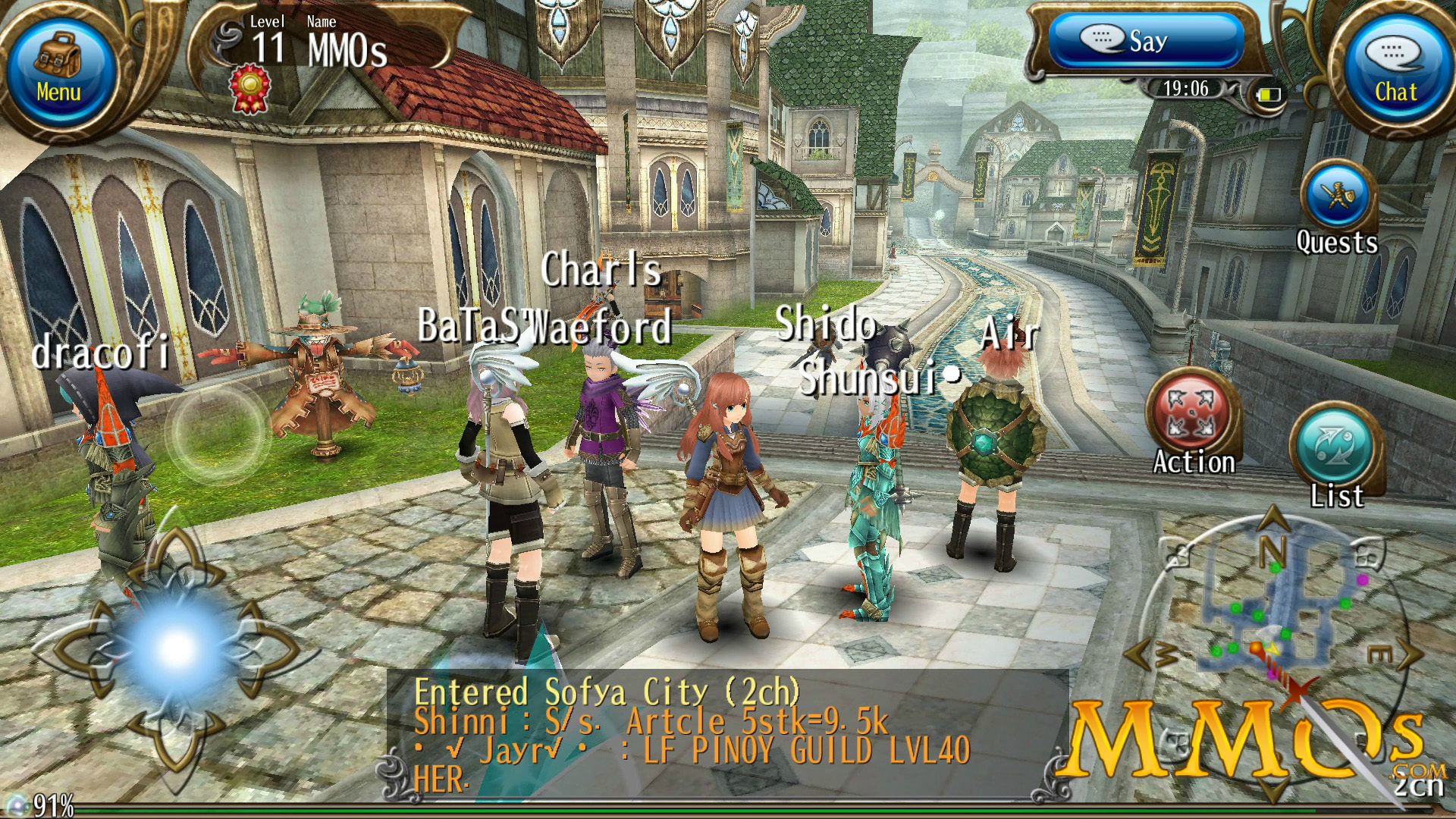1456x819 pixels.
Task: Select the red rosette badge icon
Action: point(249,87)
